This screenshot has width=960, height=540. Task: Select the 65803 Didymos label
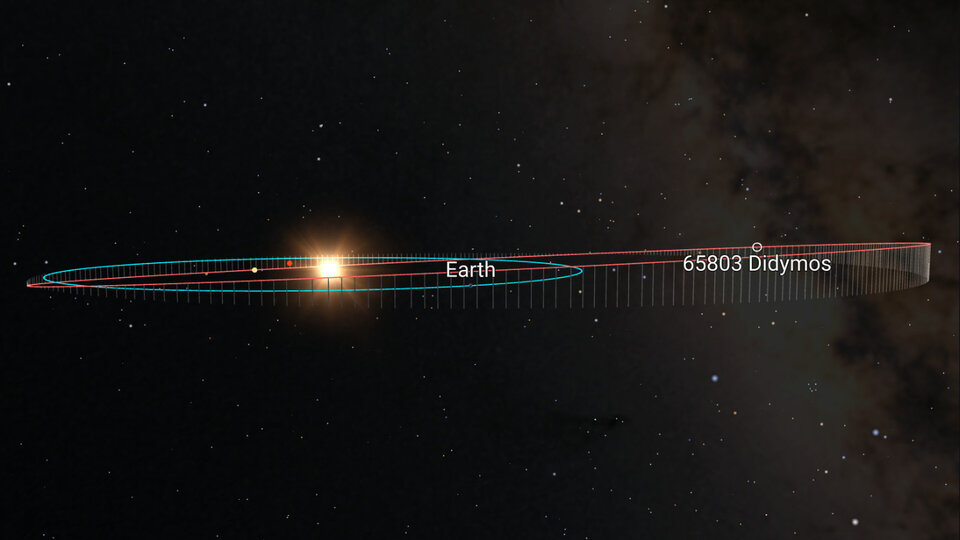[x=757, y=264]
